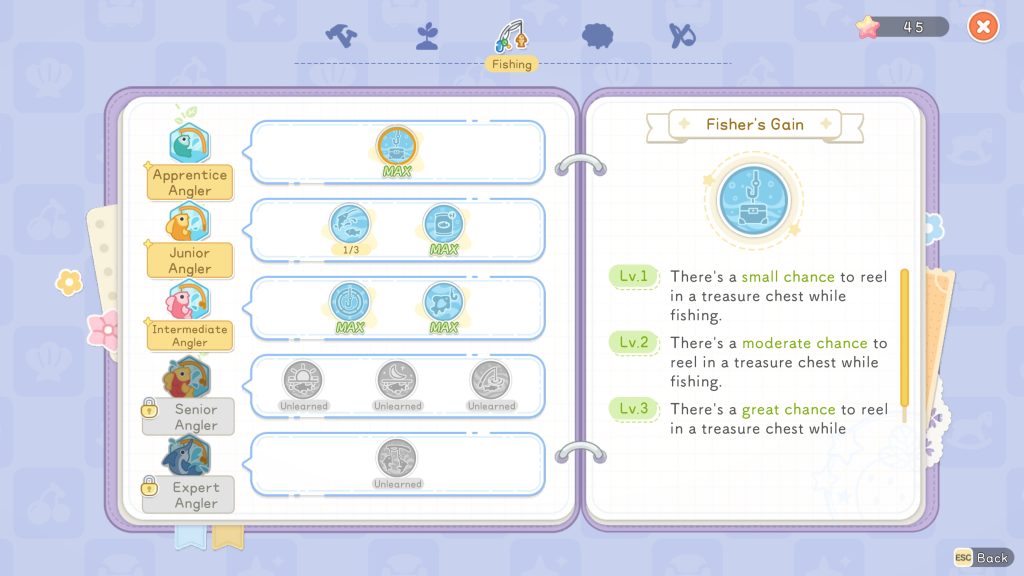Viewport: 1024px width, 576px height.
Task: Switch to the sheep ranching tab
Action: tap(598, 36)
